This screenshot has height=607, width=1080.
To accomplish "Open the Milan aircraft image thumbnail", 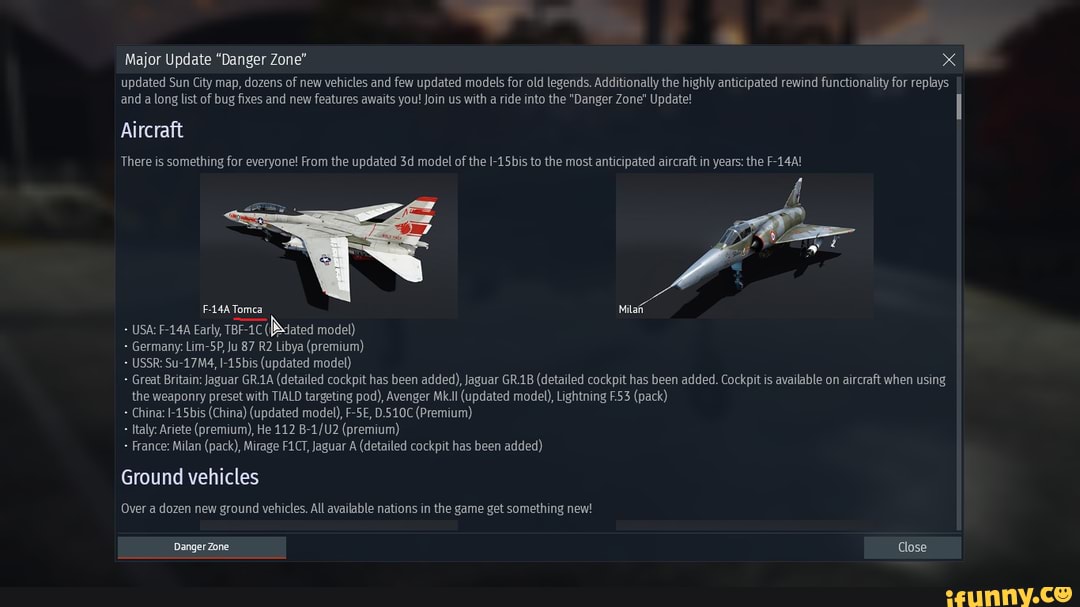I will pos(744,245).
